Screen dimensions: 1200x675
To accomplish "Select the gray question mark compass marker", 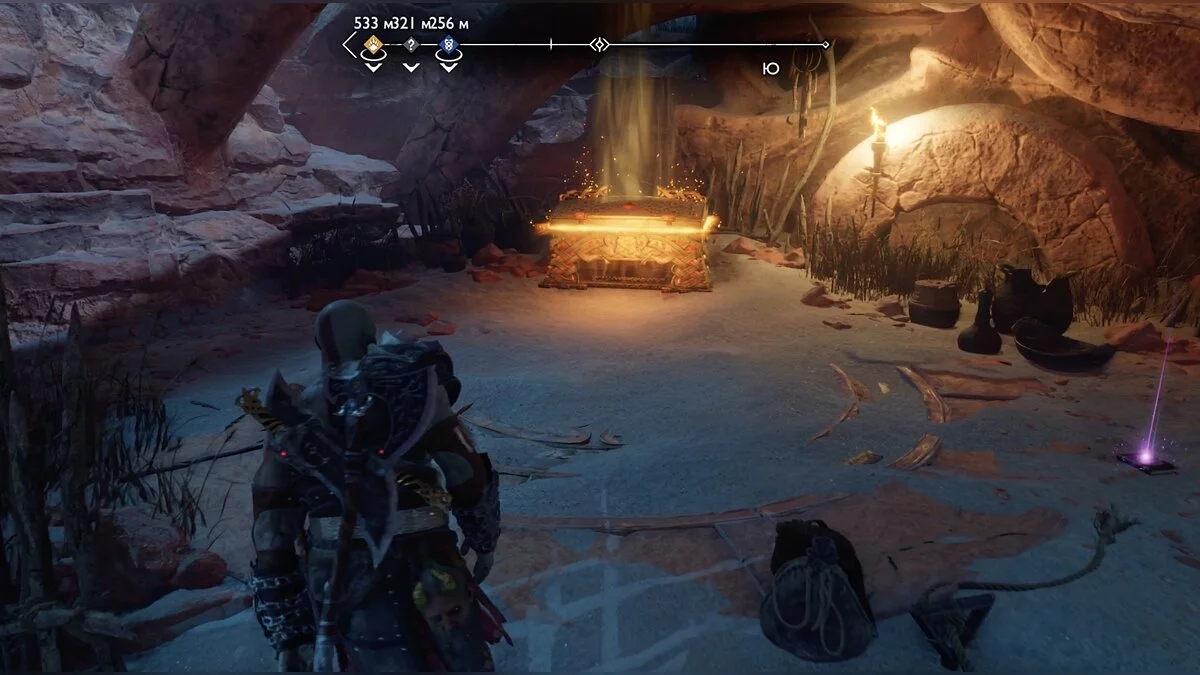I will (x=410, y=45).
